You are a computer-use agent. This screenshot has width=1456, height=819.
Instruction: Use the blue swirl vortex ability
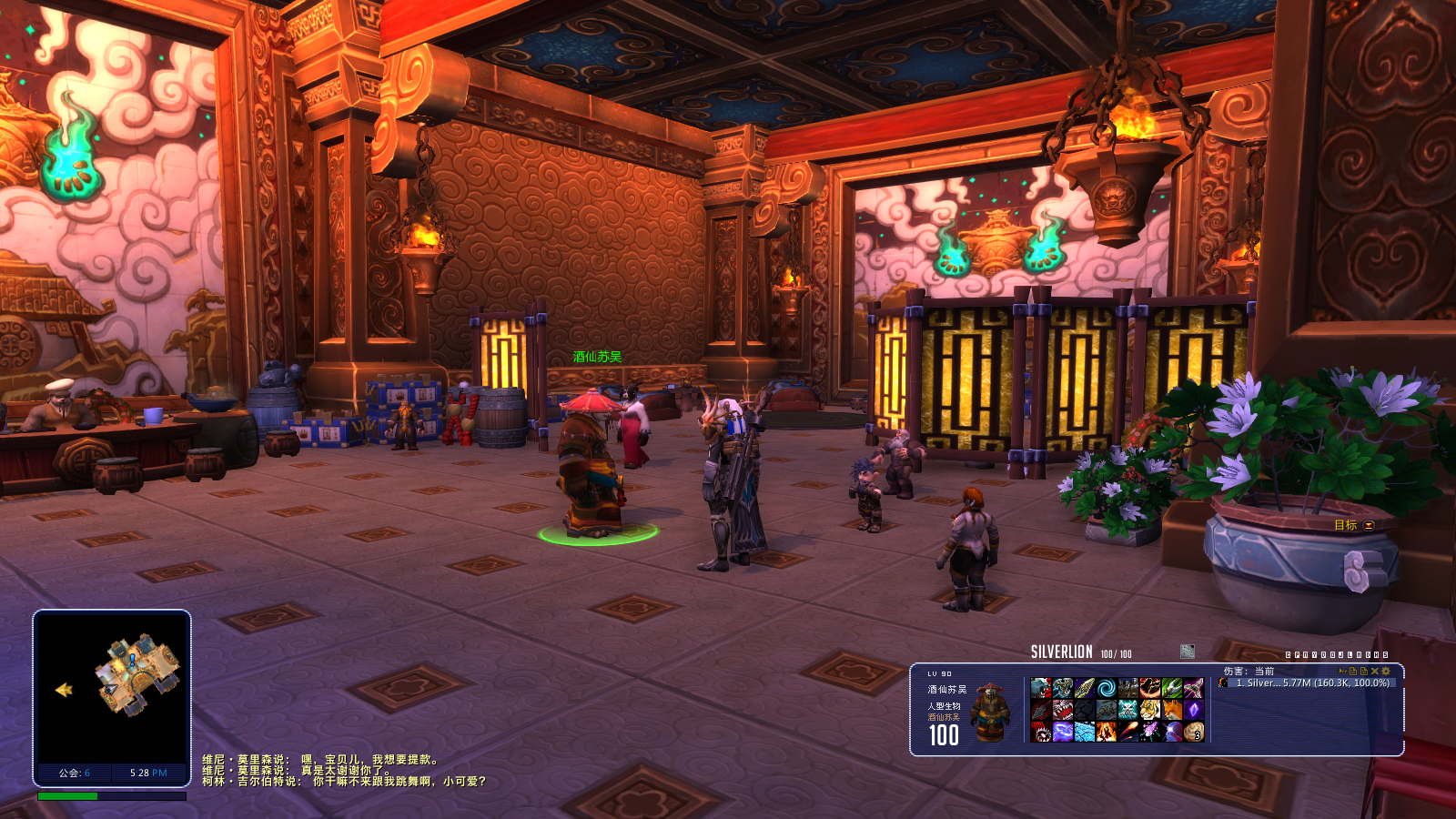coord(1107,688)
